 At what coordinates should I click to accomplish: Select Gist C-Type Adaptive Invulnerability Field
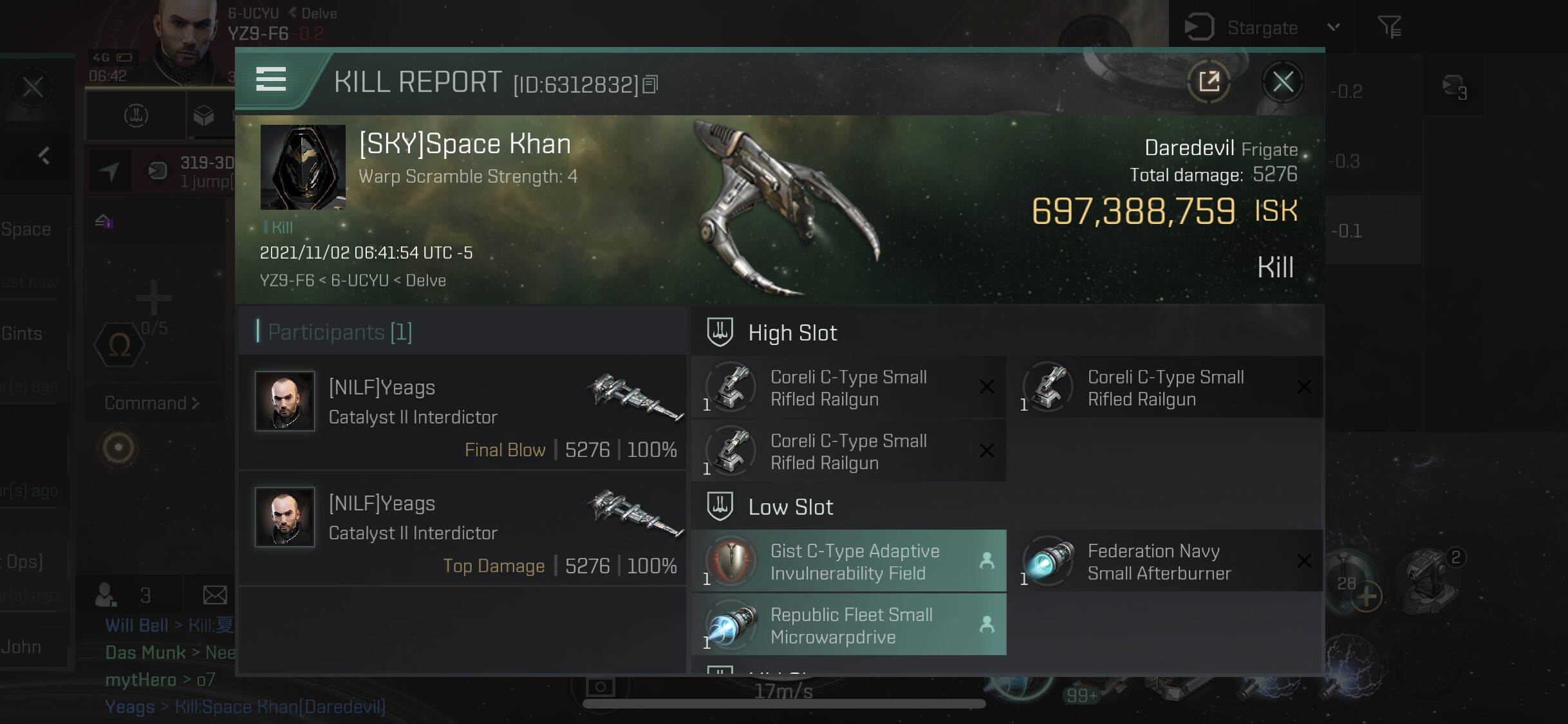pos(848,562)
